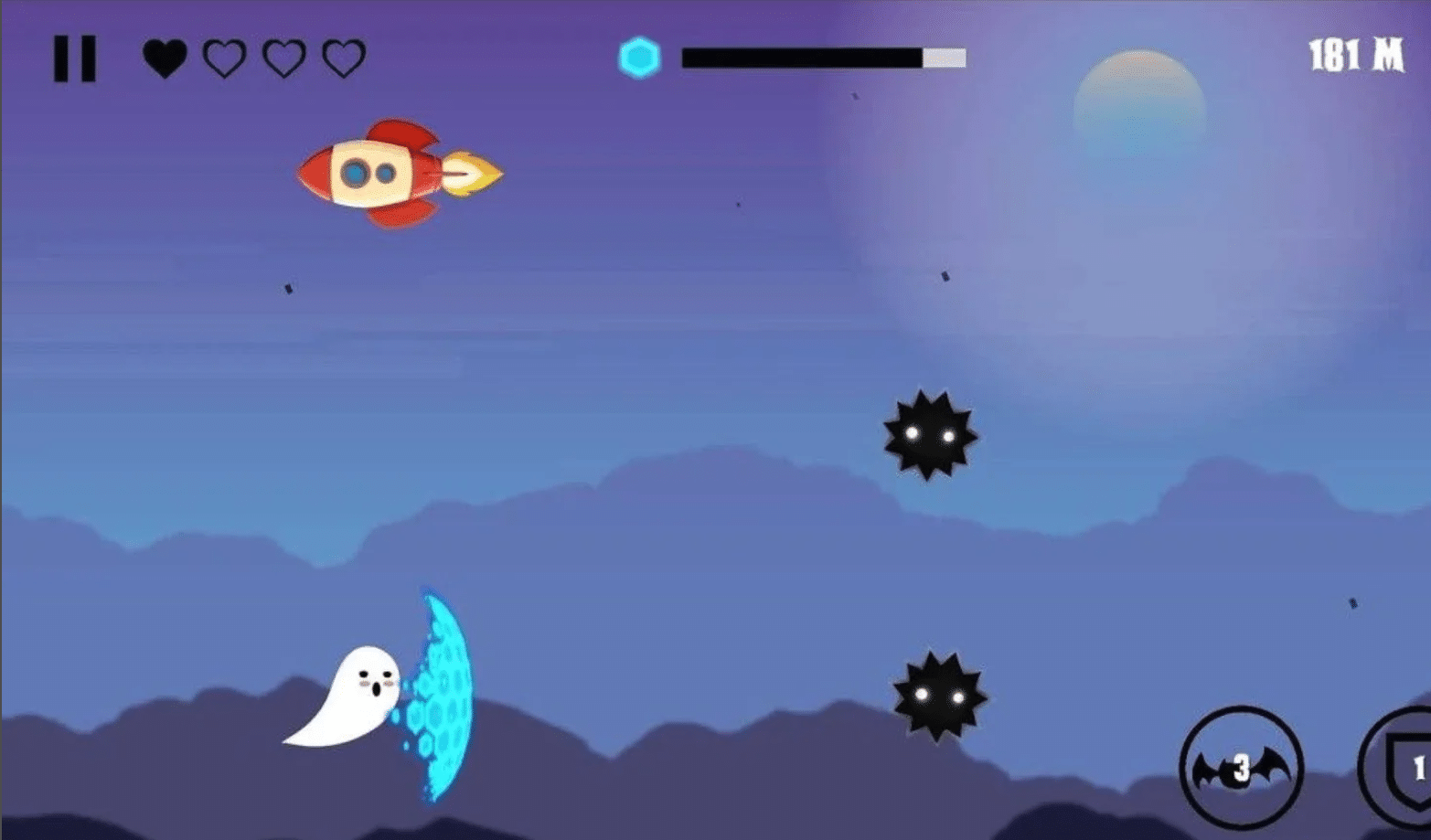Click the pause icon at top left

75,57
